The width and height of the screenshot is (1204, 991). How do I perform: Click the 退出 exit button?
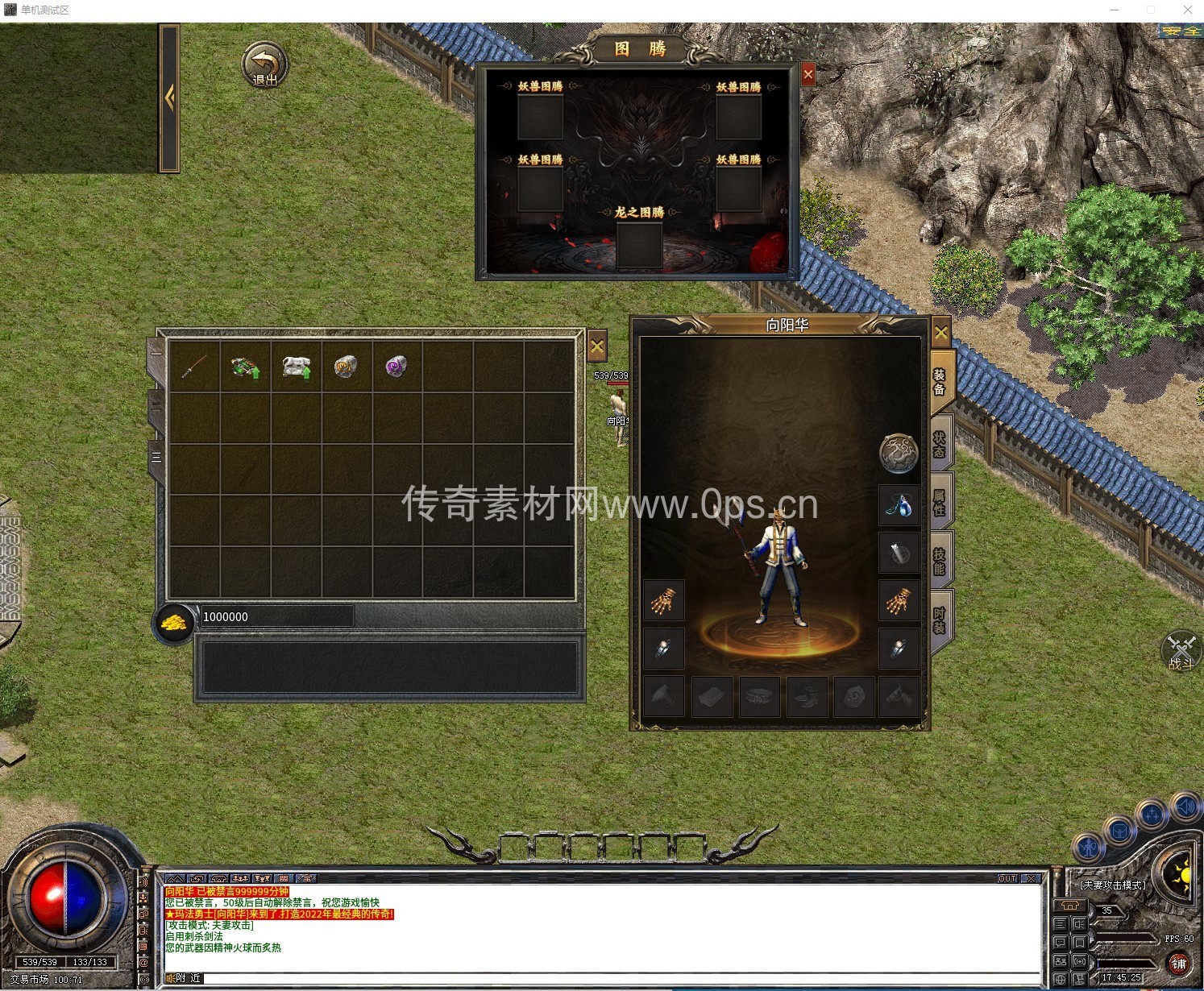[x=264, y=65]
